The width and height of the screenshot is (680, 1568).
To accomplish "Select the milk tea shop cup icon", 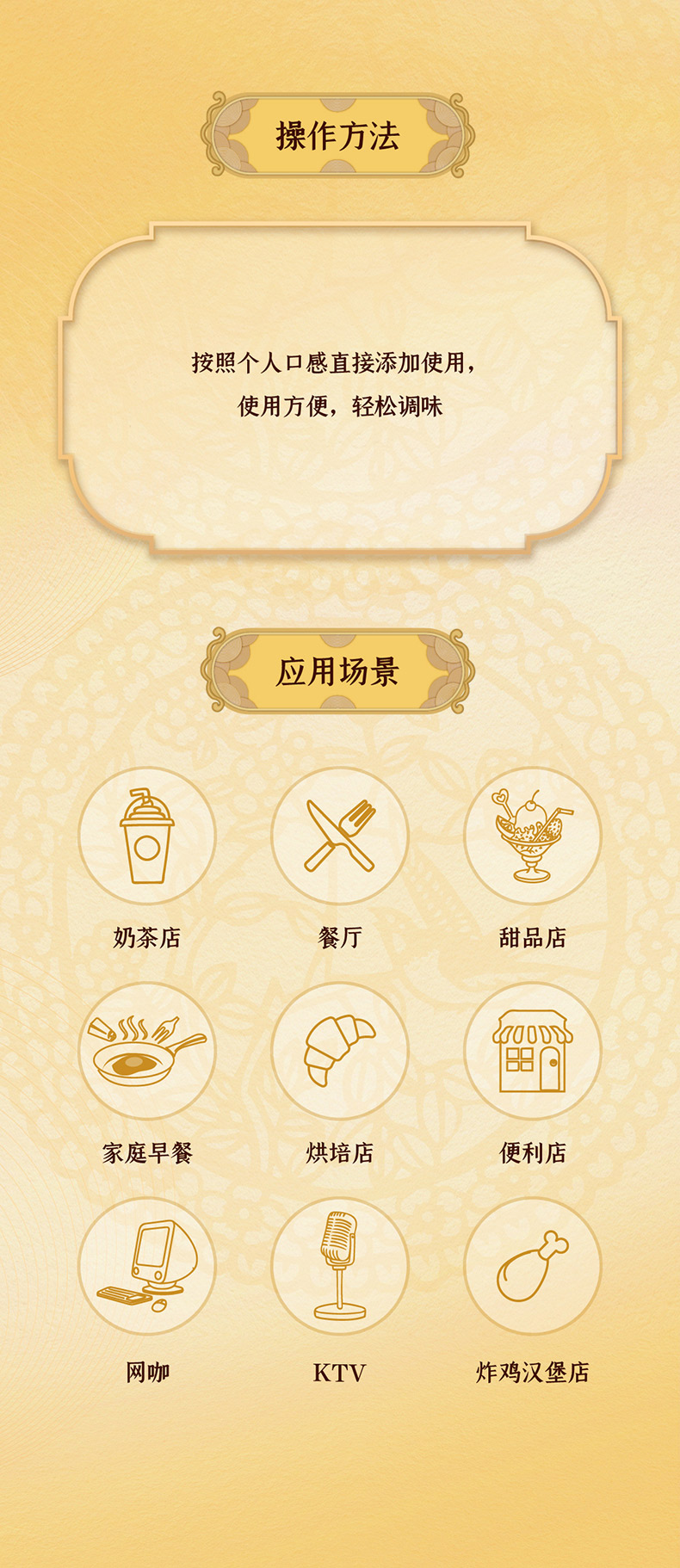I will coord(147,836).
